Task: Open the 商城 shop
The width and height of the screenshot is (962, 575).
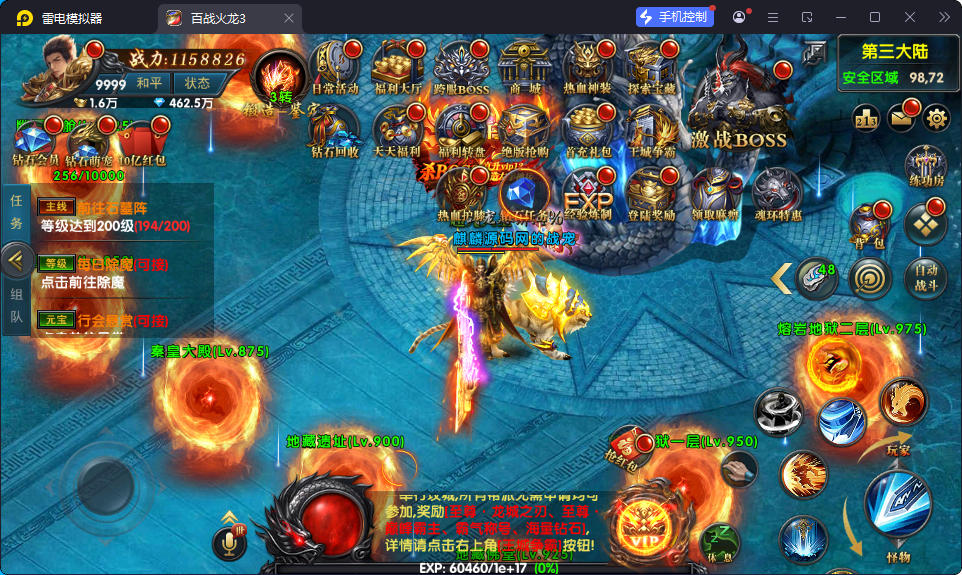Action: coord(524,68)
